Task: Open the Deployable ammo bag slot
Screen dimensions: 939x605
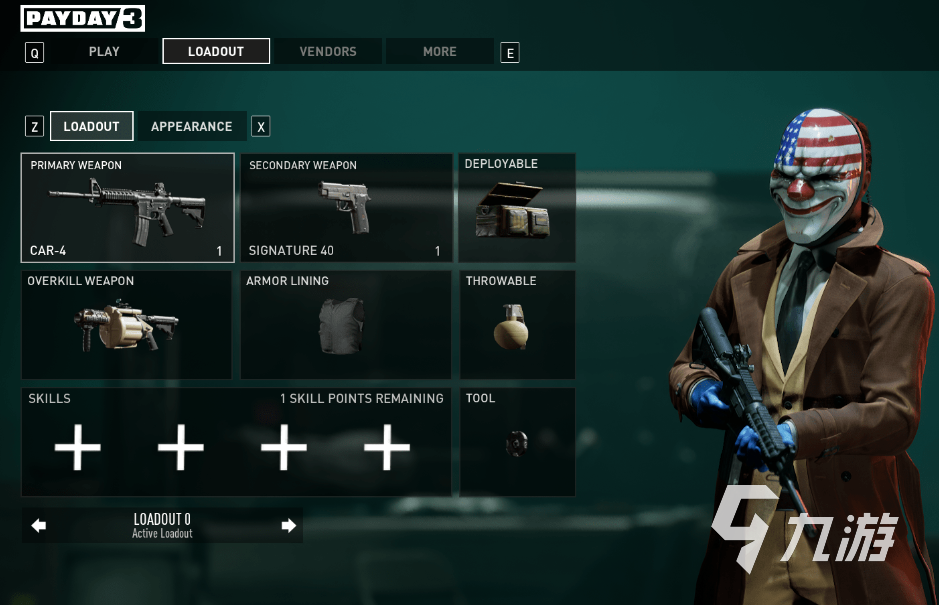Action: click(x=517, y=208)
